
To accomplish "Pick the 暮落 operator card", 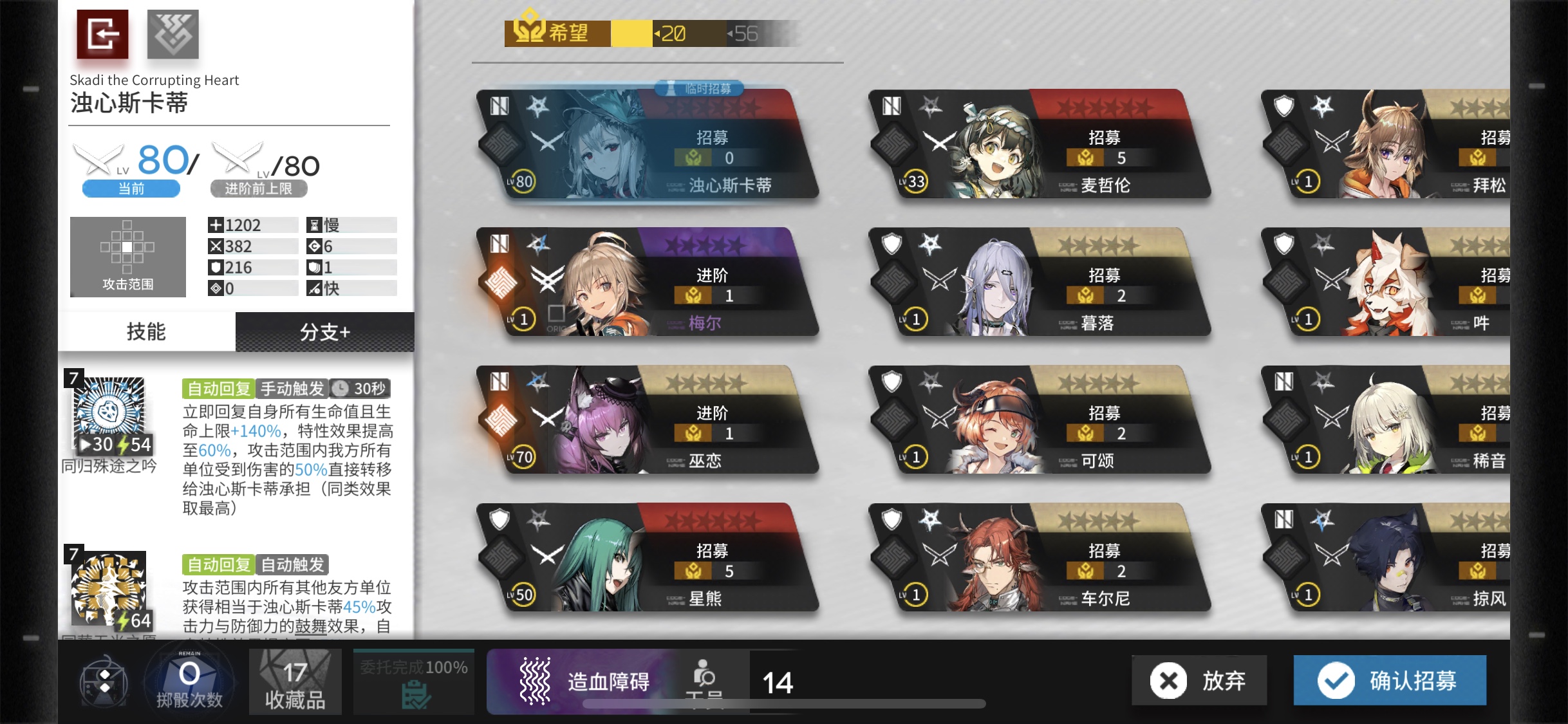I will pos(1039,283).
